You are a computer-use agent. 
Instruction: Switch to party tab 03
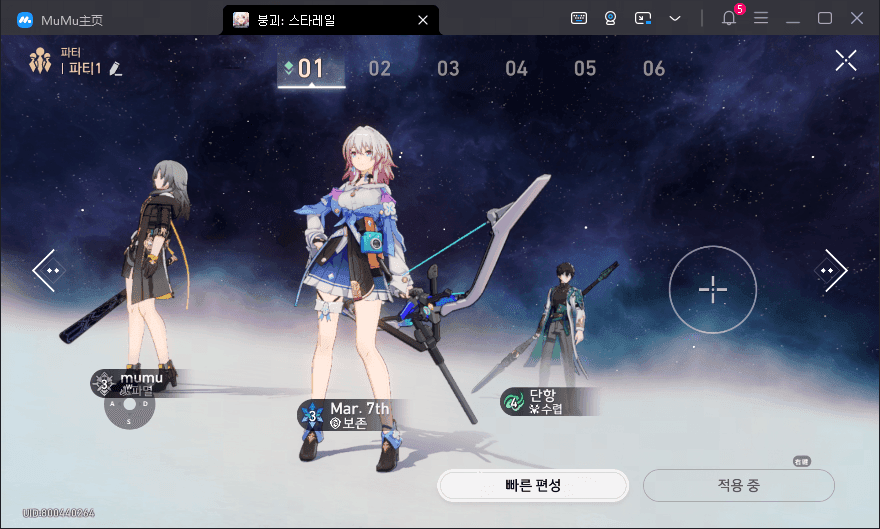tap(448, 69)
